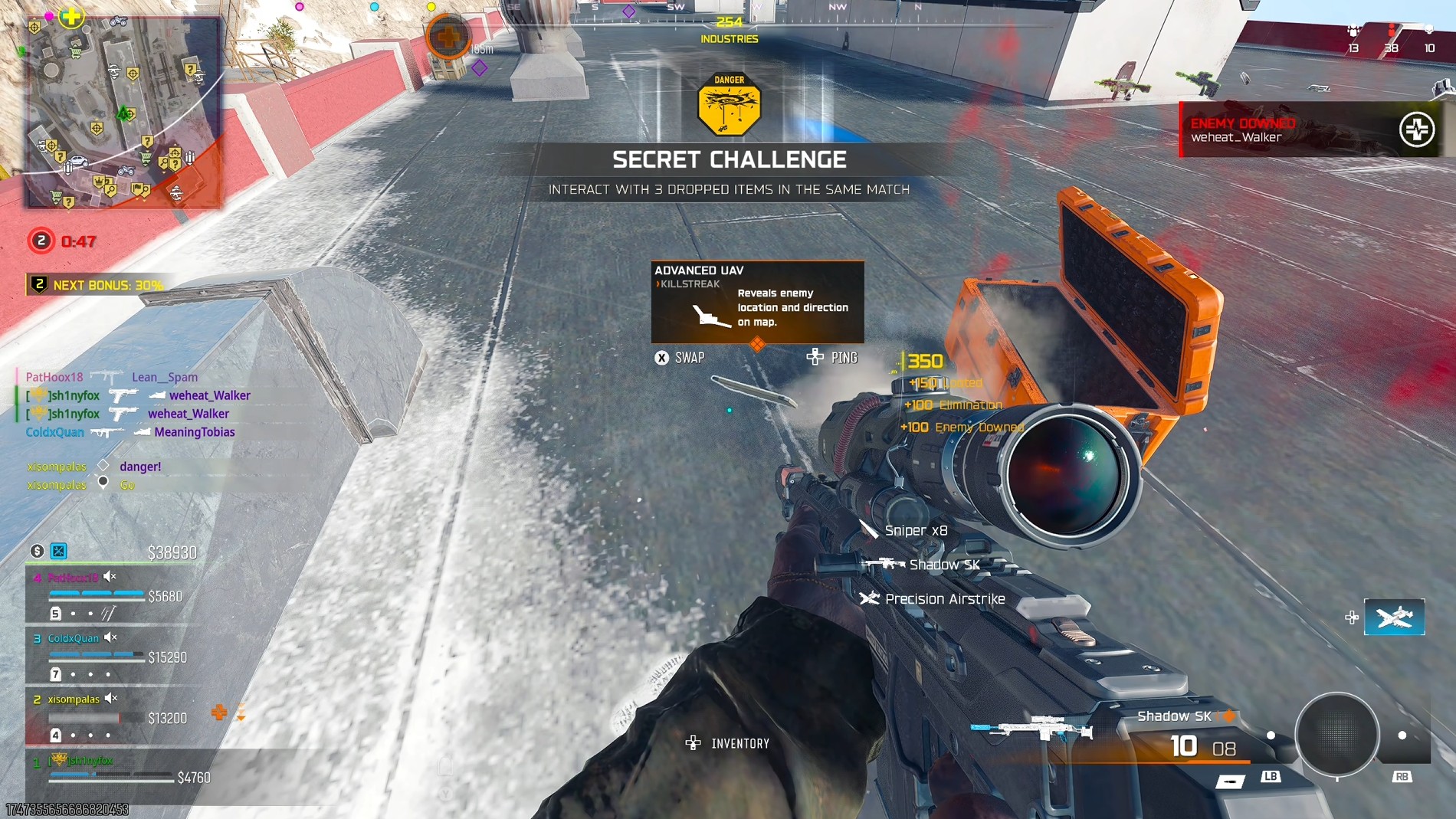Click the revive medic icon in Enemy Downed banner
The width and height of the screenshot is (1456, 819).
1419,130
